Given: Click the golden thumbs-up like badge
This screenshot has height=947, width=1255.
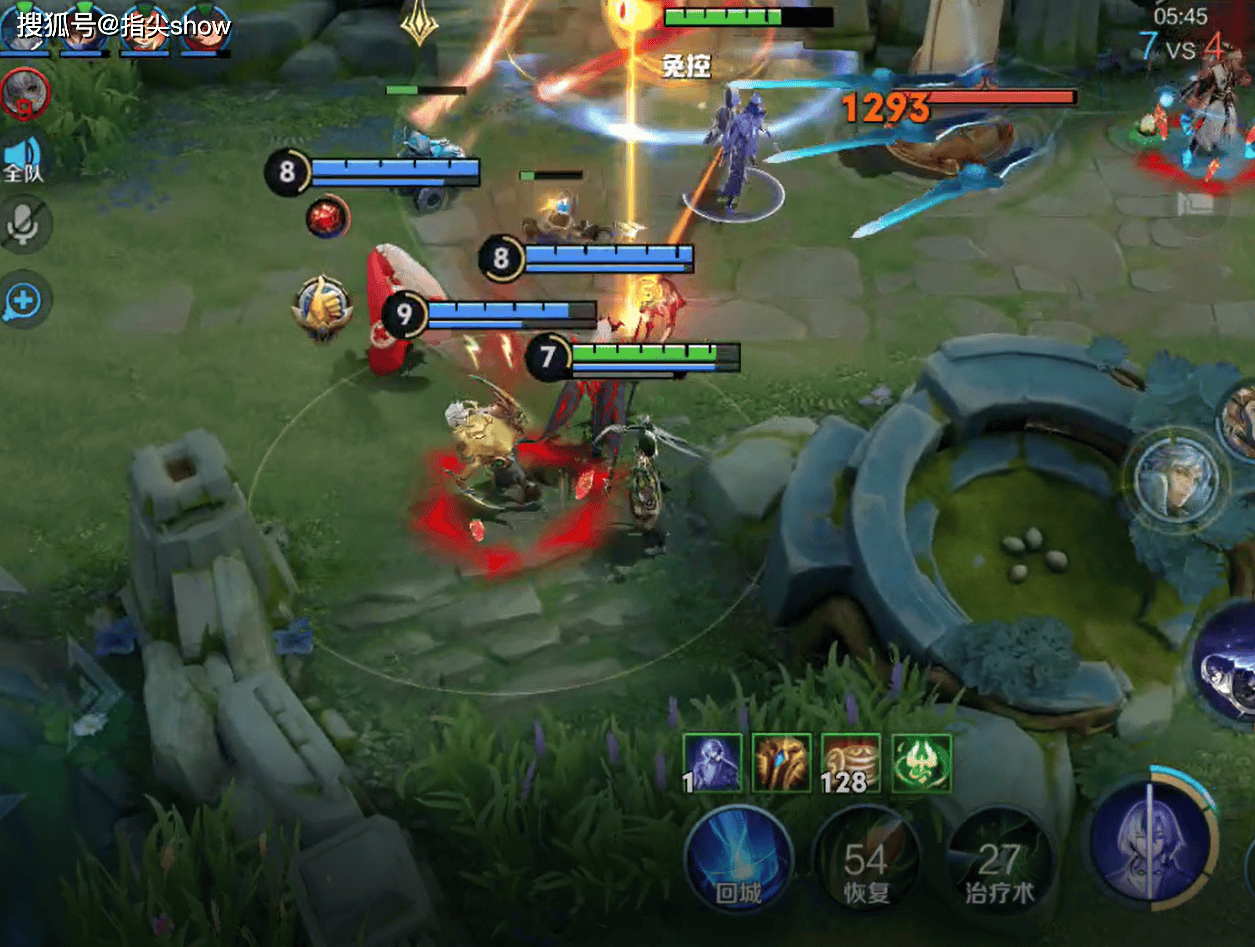Looking at the screenshot, I should tap(323, 306).
